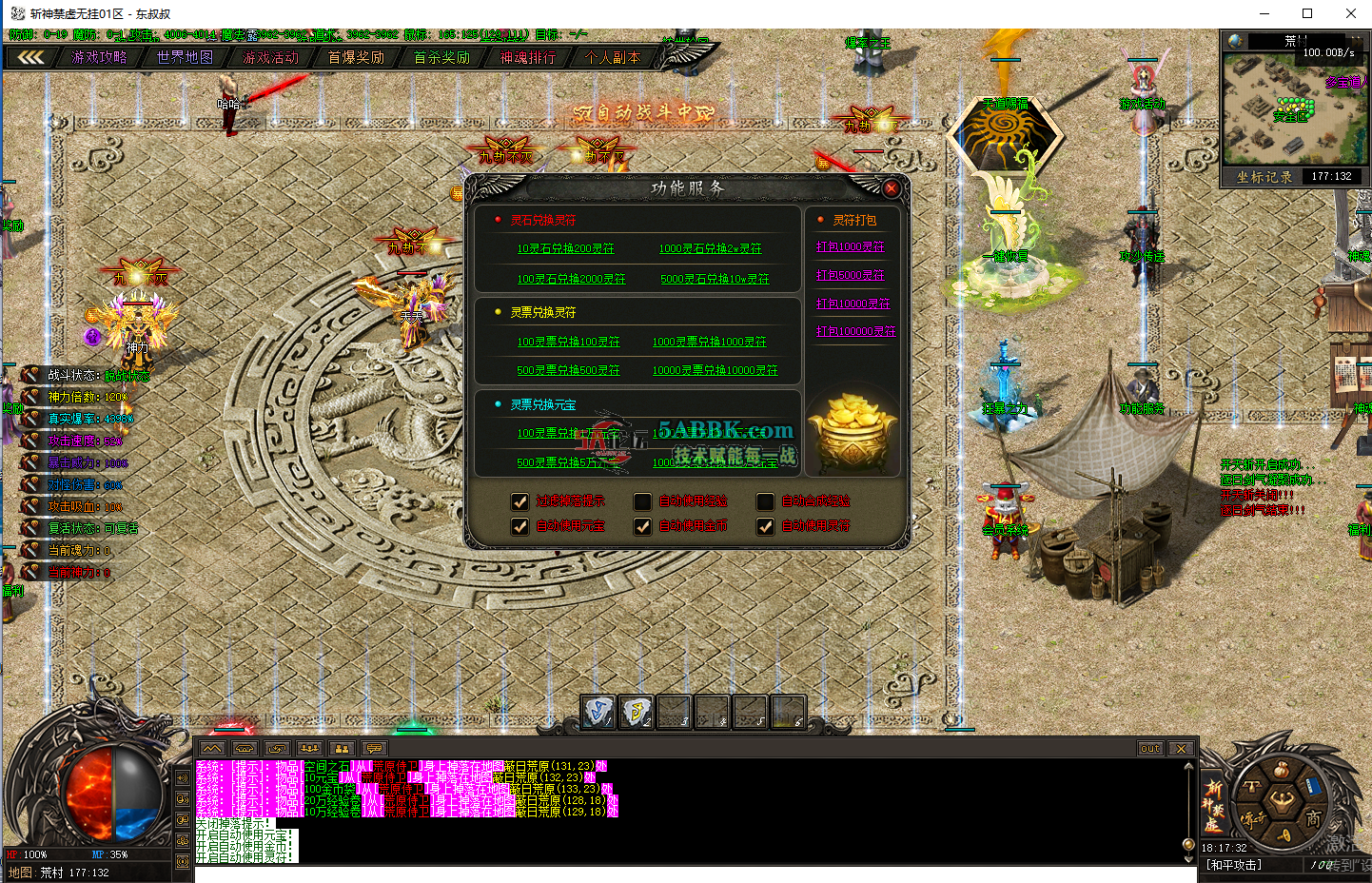1372x883 pixels.
Task: Click the group/team icon in chat toolbar
Action: pyautogui.click(x=309, y=748)
